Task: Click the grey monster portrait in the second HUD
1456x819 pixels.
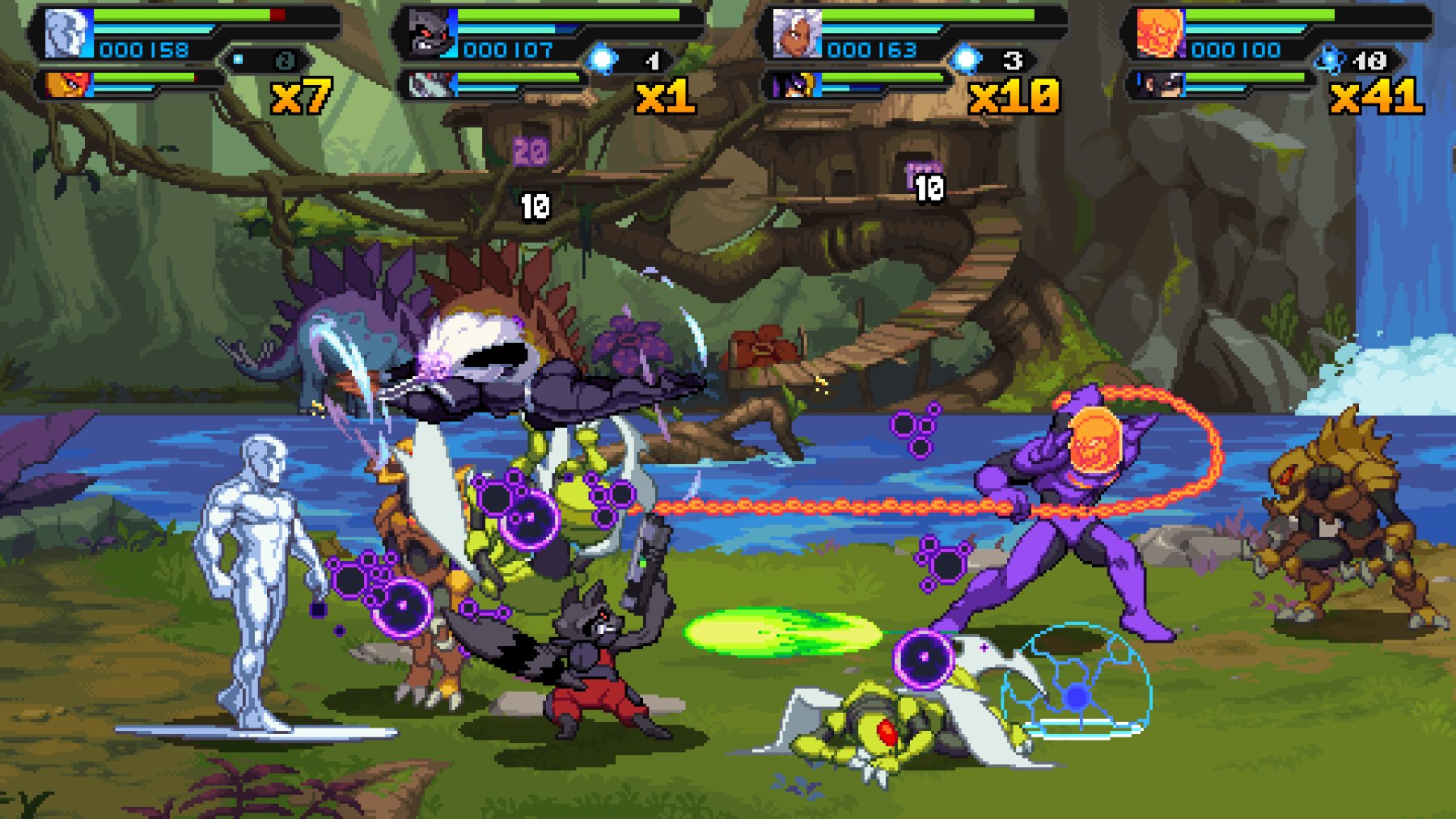Action: point(429,32)
